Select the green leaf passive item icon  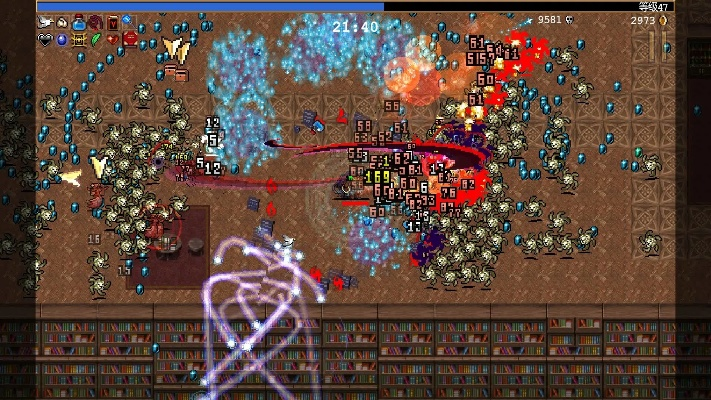click(95, 39)
